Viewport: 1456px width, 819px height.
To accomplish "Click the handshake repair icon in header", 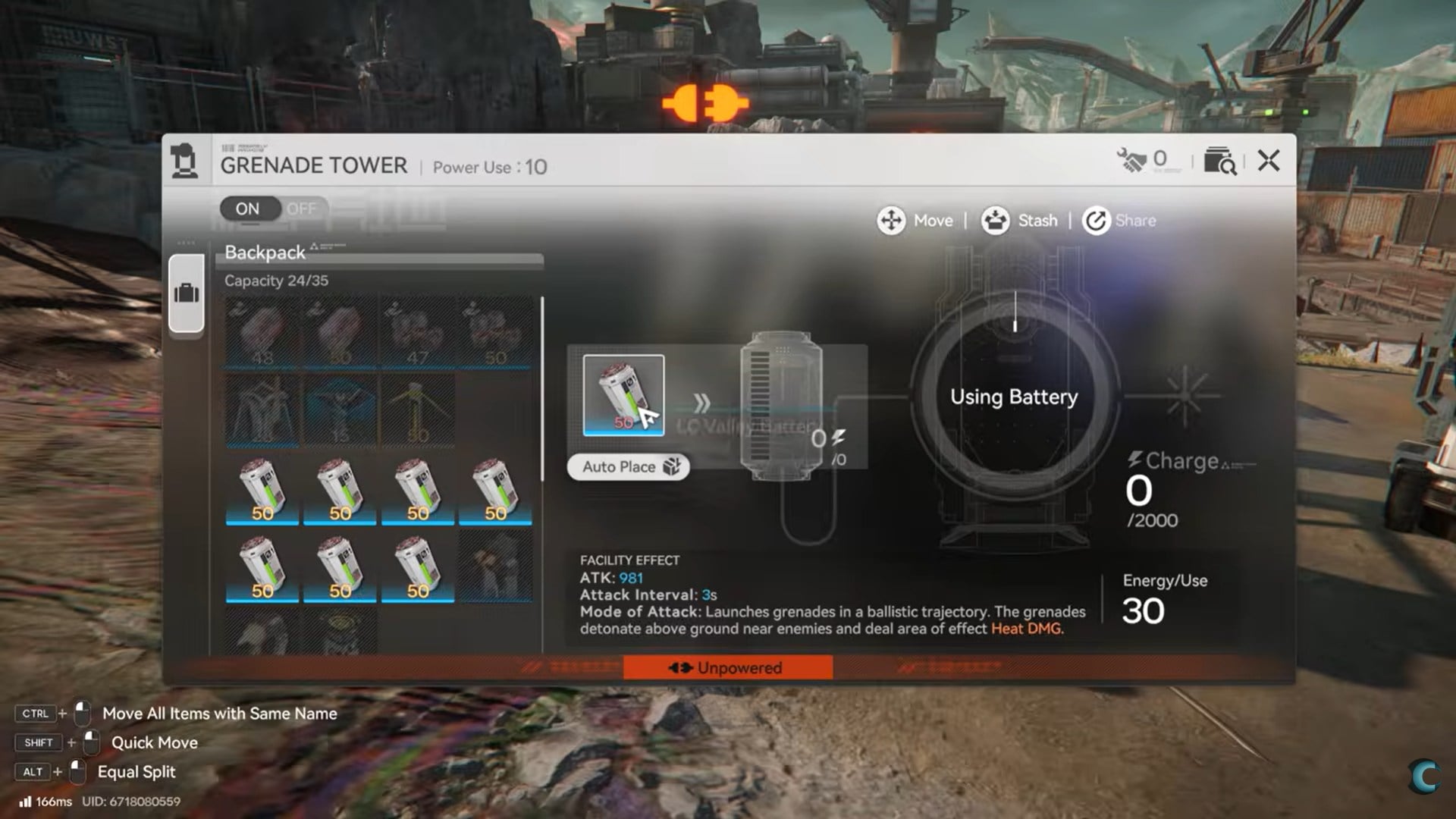I will click(x=1132, y=160).
